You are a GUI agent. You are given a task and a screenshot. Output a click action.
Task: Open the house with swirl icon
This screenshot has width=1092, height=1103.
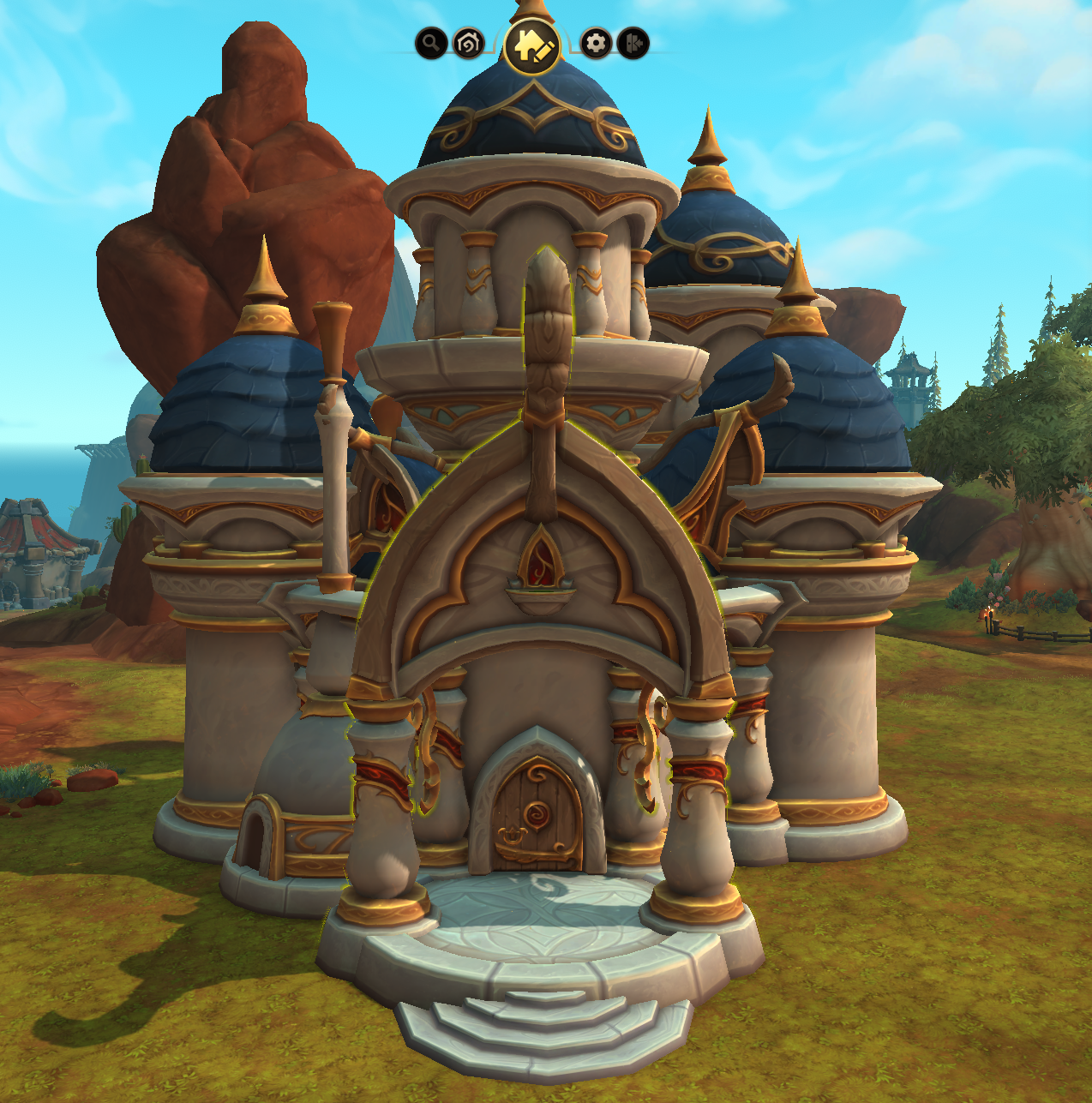point(468,43)
